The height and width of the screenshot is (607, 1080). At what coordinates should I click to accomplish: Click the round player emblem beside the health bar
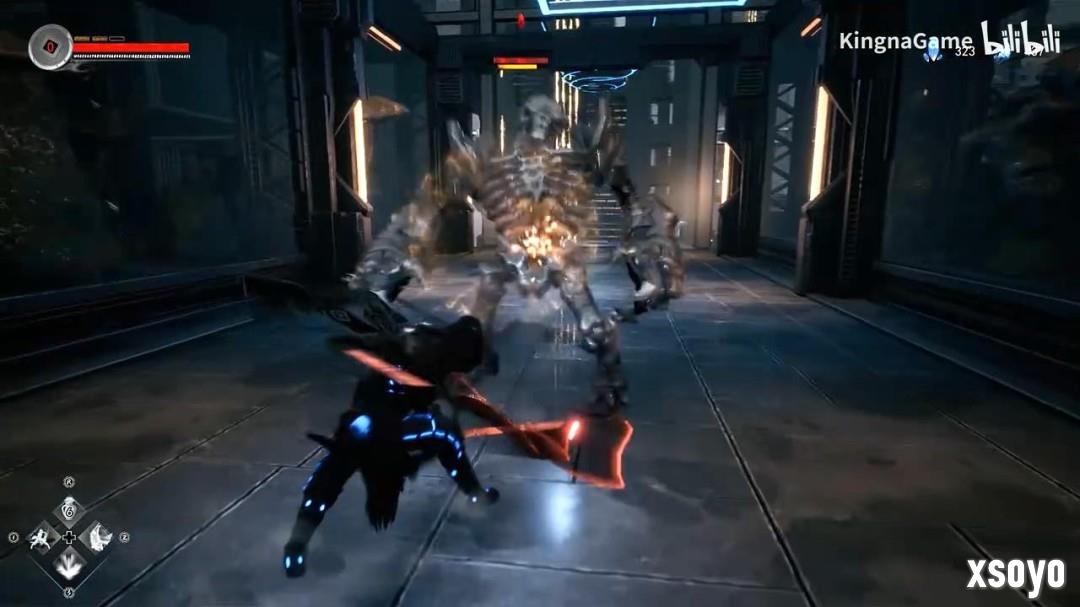pyautogui.click(x=49, y=47)
